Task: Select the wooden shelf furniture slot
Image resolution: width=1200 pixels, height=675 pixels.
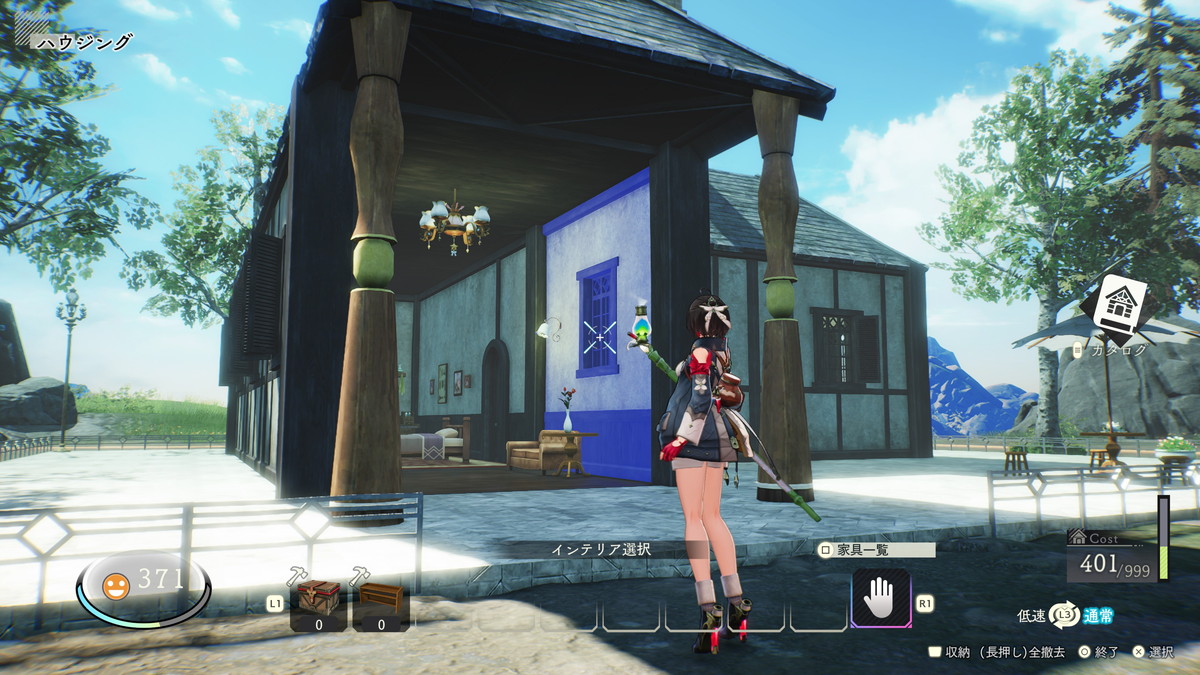Action: pyautogui.click(x=380, y=604)
